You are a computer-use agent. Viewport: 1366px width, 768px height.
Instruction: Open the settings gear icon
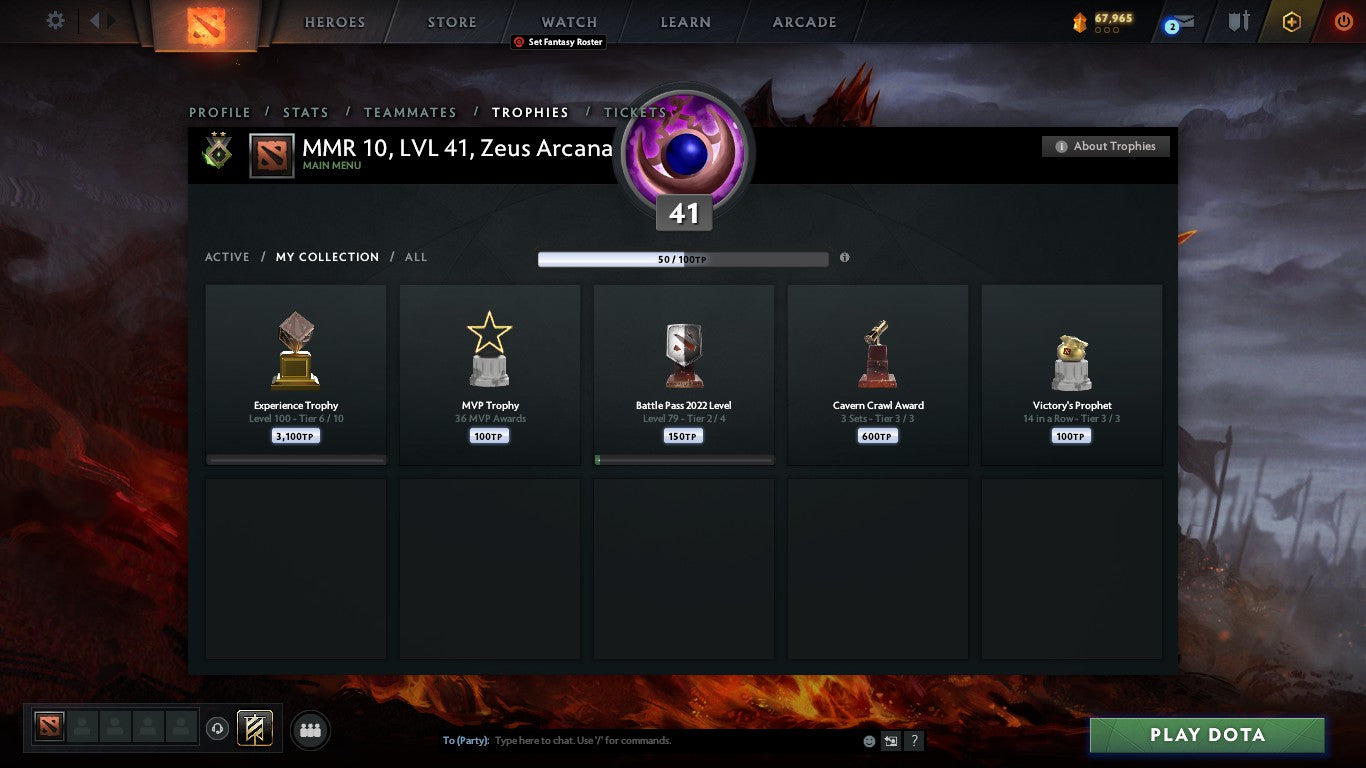pyautogui.click(x=55, y=20)
